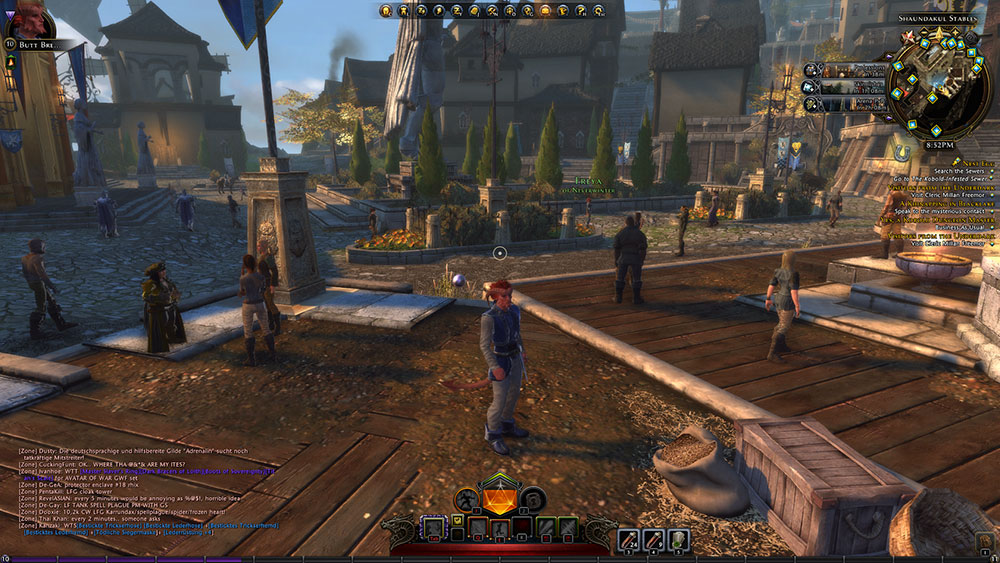Activate the running figure daily power
1000x563 pixels.
467,498
